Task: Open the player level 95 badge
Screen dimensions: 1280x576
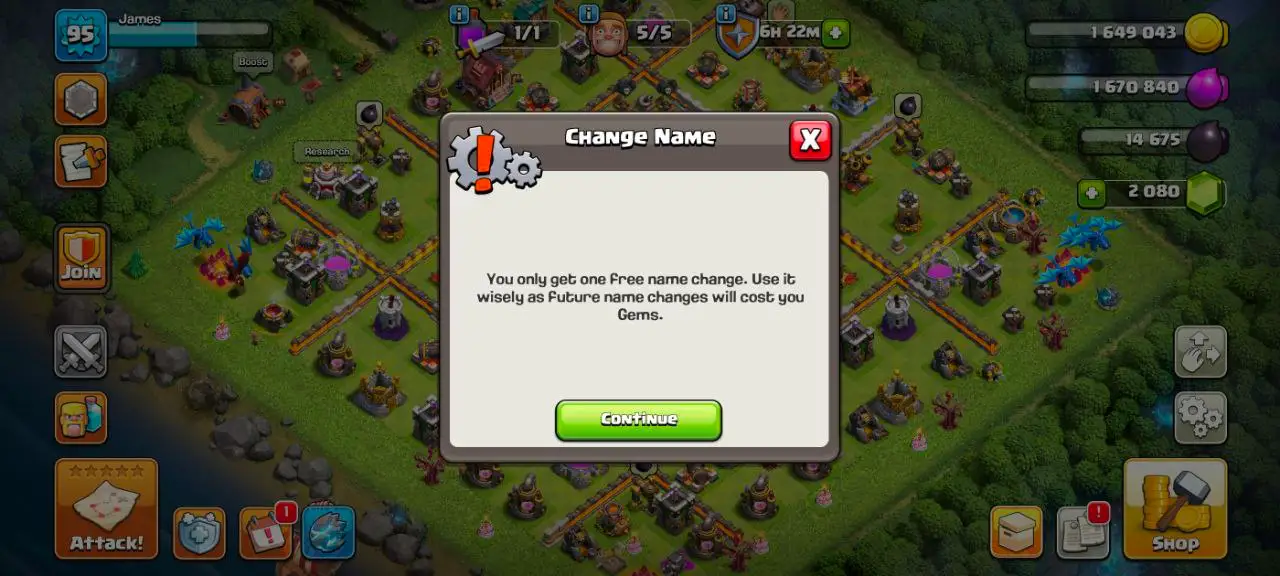Action: pyautogui.click(x=80, y=35)
